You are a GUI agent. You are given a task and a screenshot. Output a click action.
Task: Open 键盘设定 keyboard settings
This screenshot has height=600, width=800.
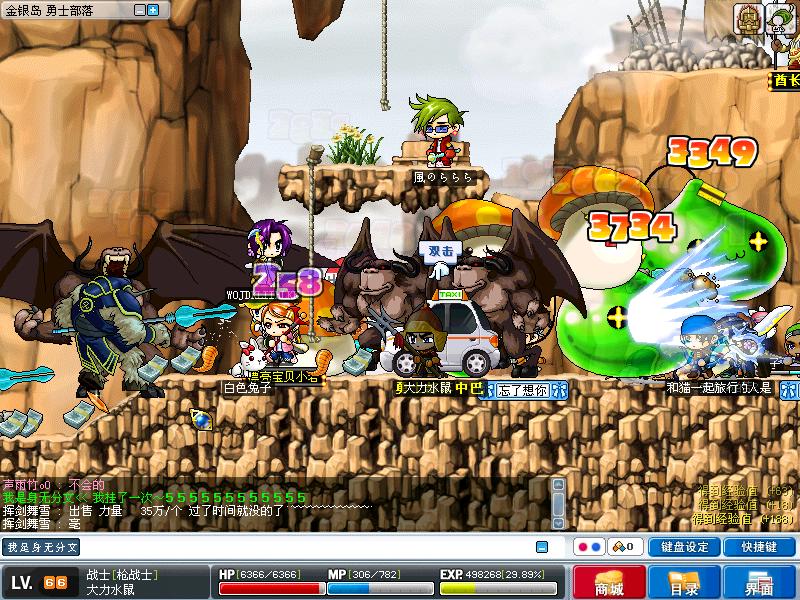(x=684, y=547)
